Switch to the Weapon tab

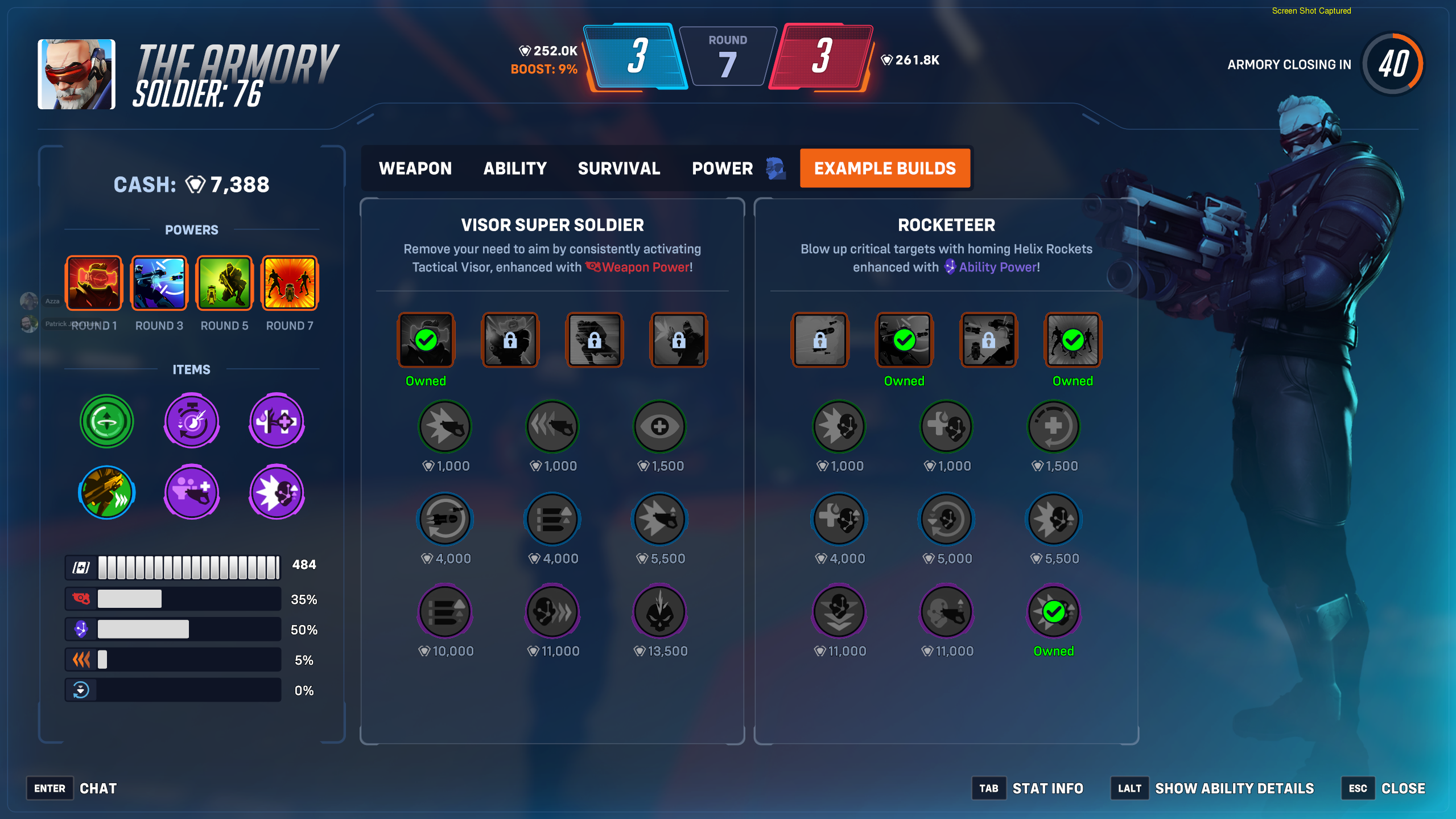click(415, 168)
